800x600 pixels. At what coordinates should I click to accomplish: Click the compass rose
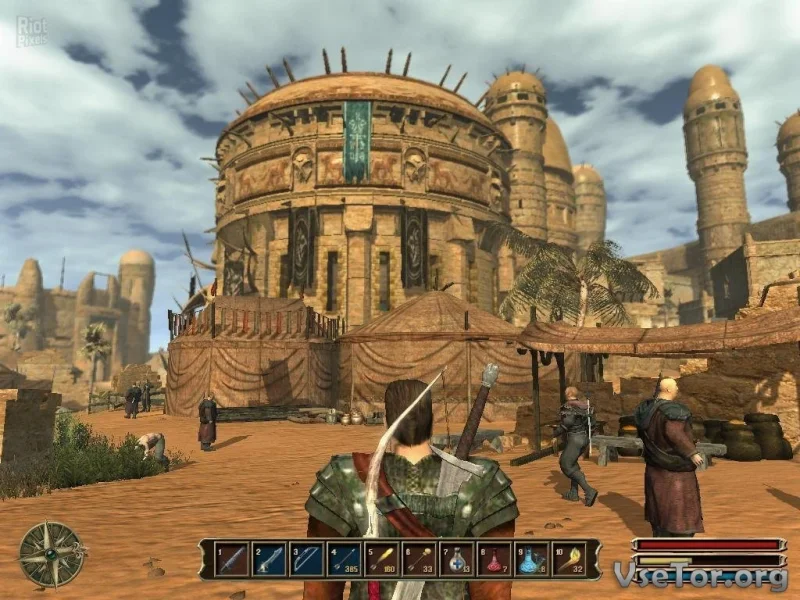pos(52,554)
